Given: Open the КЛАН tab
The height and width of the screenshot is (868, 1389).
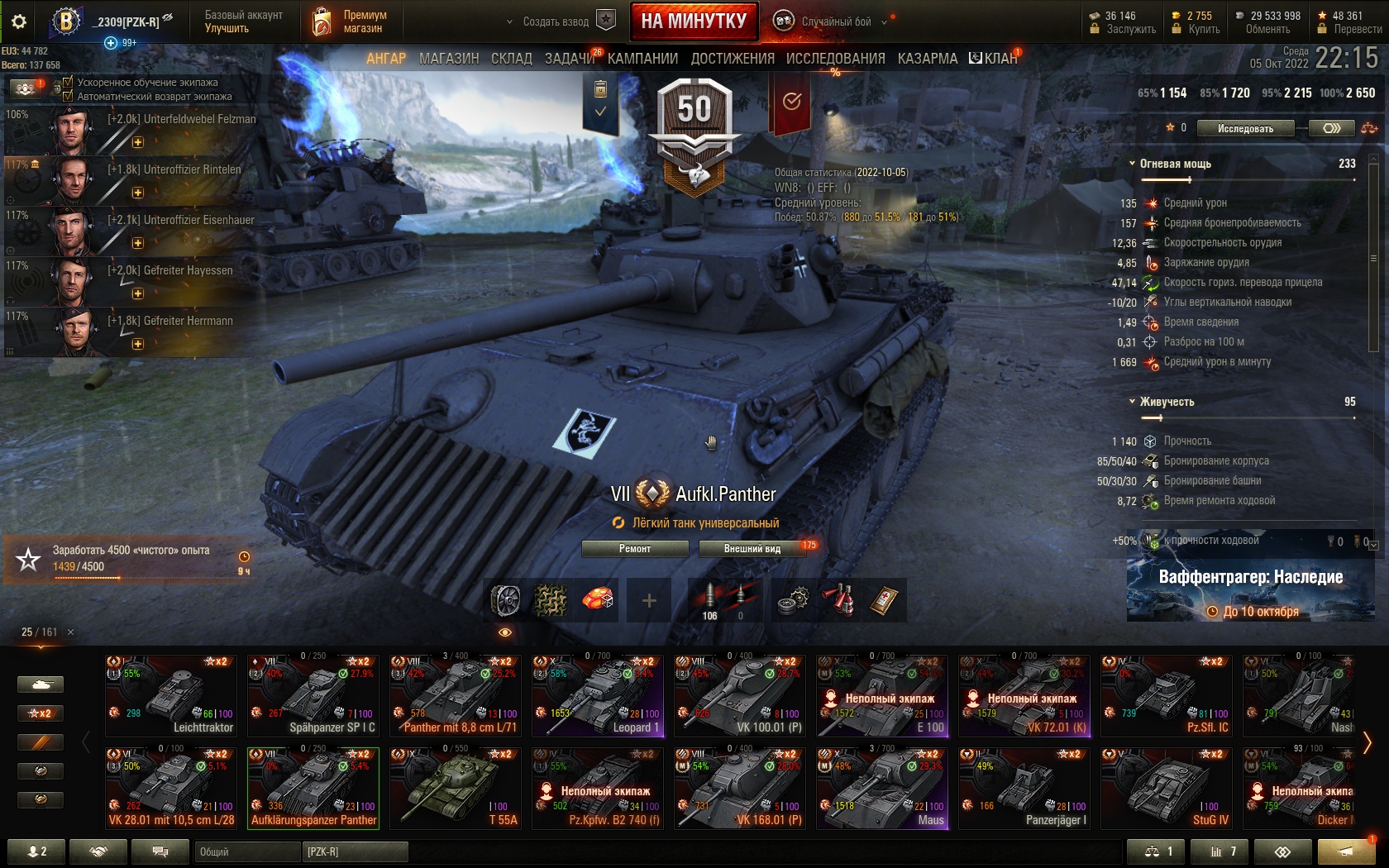Looking at the screenshot, I should click(x=994, y=59).
